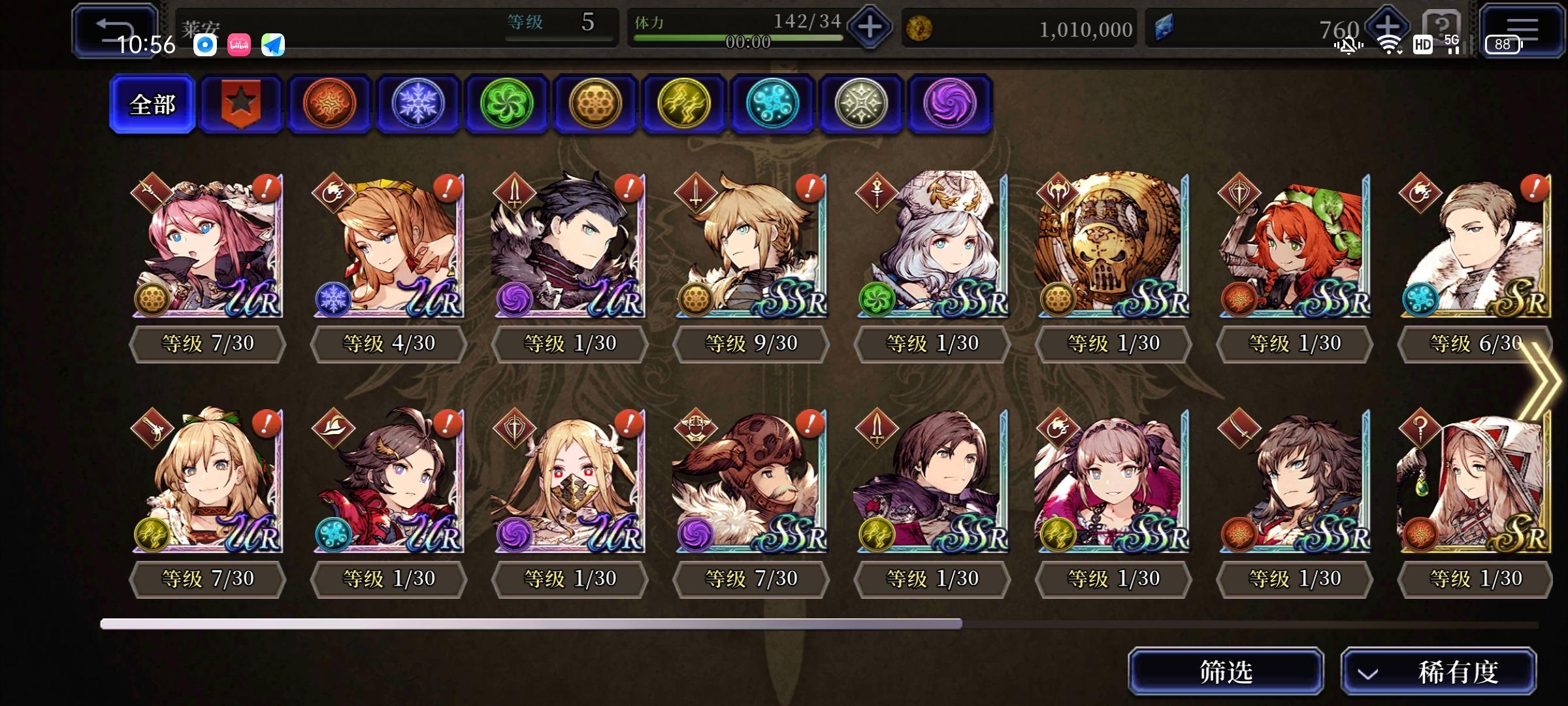Select the lightning element filter icon
Image resolution: width=1568 pixels, height=706 pixels.
pyautogui.click(x=684, y=103)
